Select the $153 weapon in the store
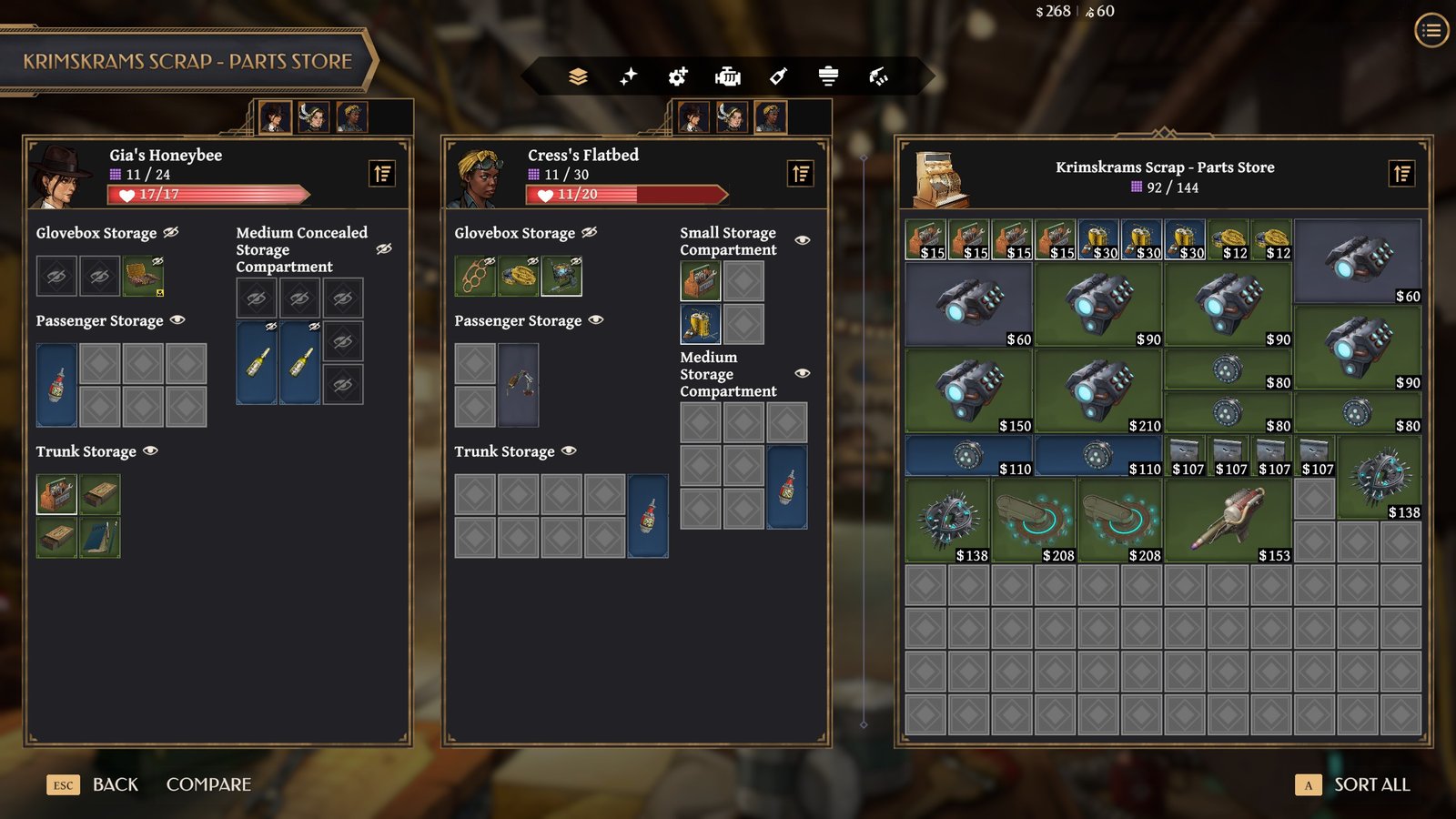The image size is (1456, 819). point(1228,521)
